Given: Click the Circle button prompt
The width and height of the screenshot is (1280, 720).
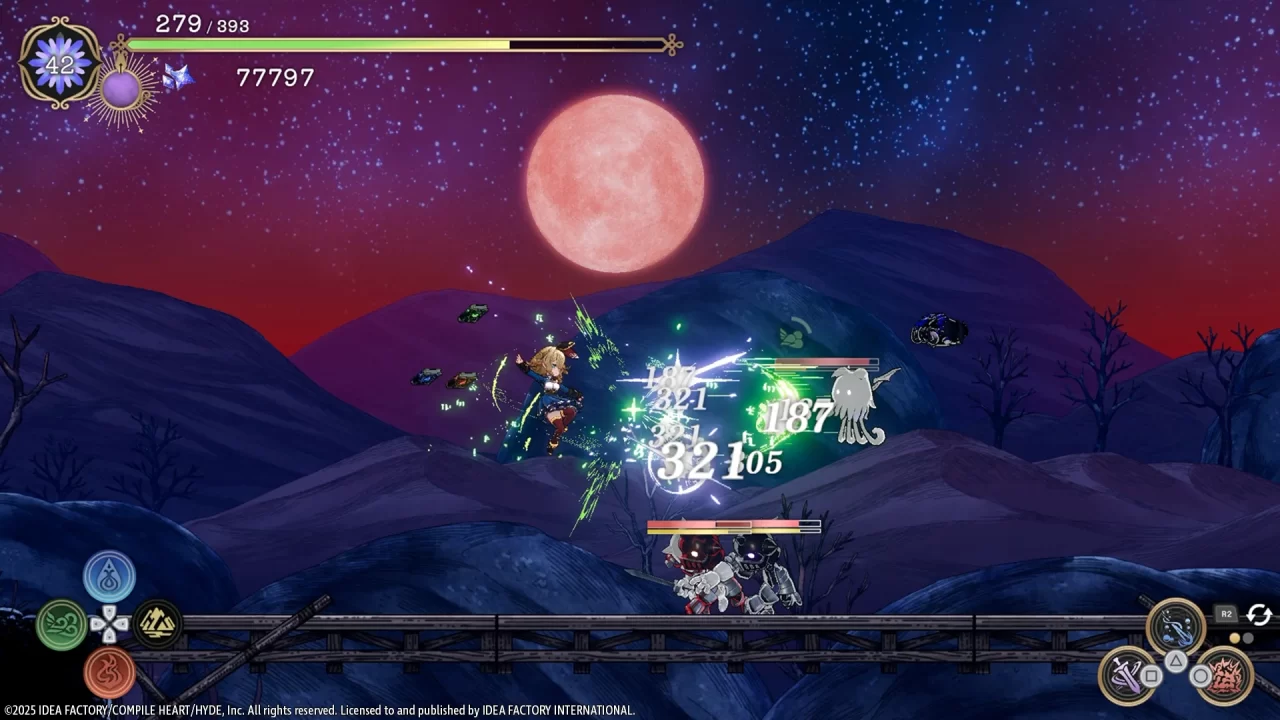Looking at the screenshot, I should 1199,675.
